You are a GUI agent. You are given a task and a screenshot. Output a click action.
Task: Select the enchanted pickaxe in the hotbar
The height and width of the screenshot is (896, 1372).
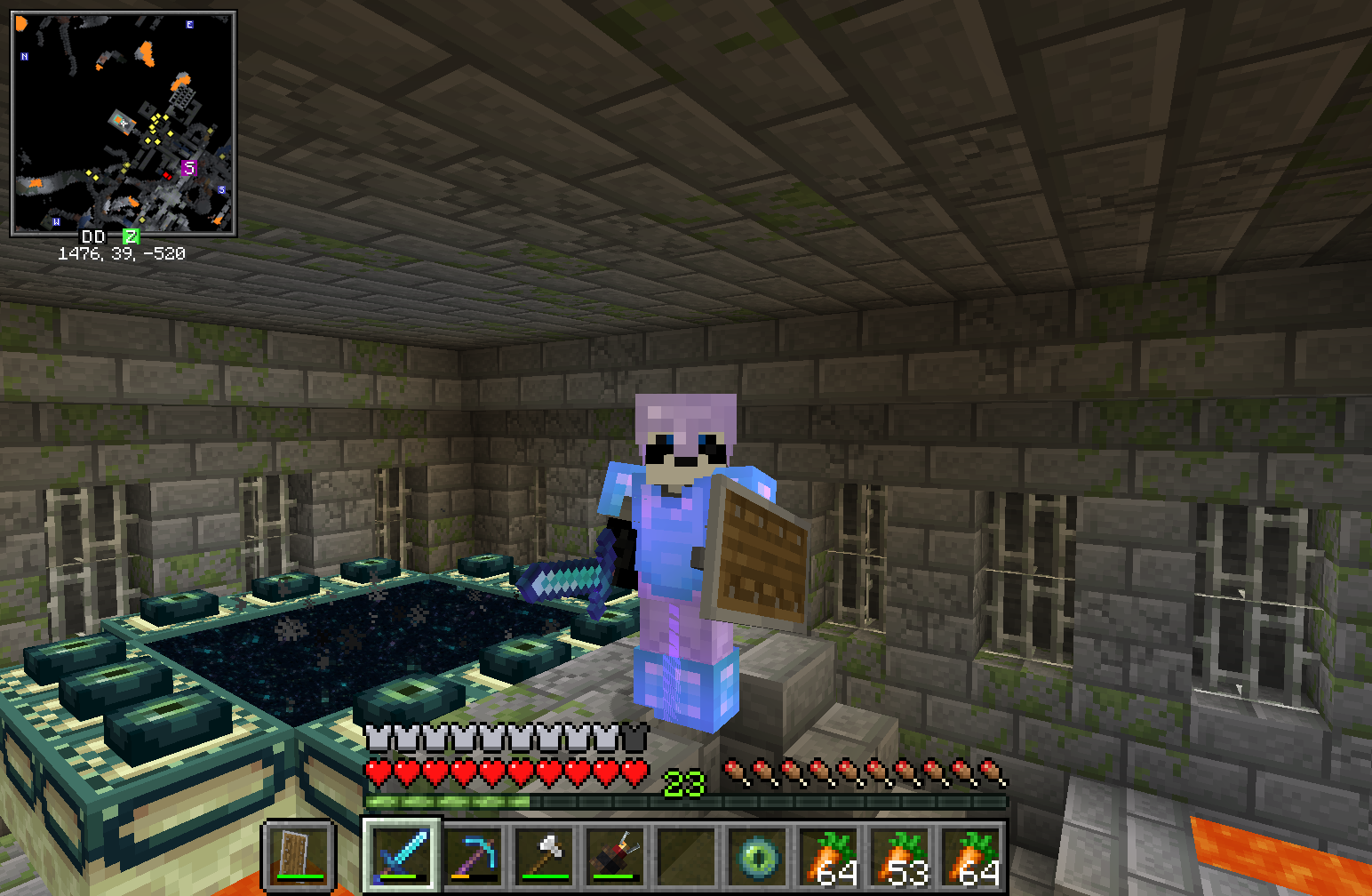coord(473,854)
